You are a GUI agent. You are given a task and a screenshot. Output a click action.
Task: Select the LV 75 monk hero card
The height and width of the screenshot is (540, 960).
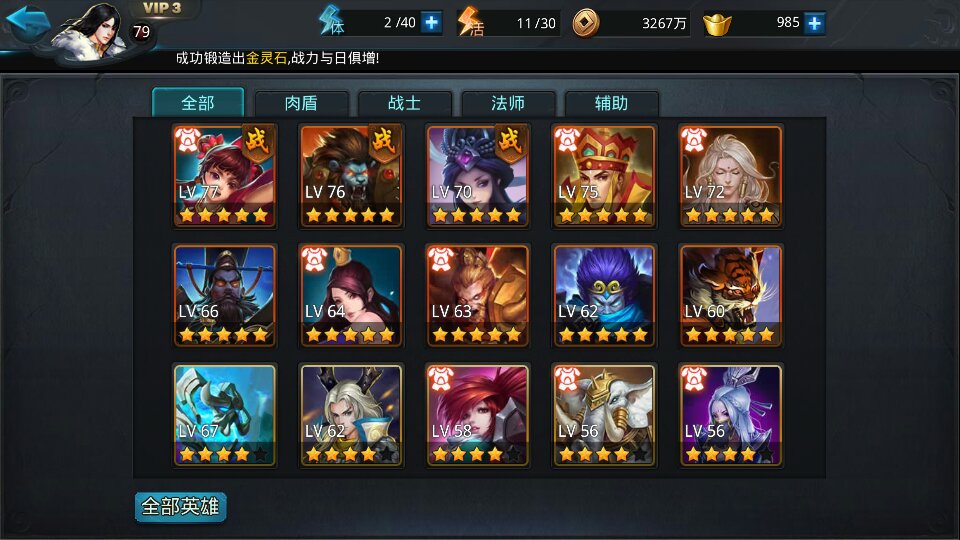[604, 176]
